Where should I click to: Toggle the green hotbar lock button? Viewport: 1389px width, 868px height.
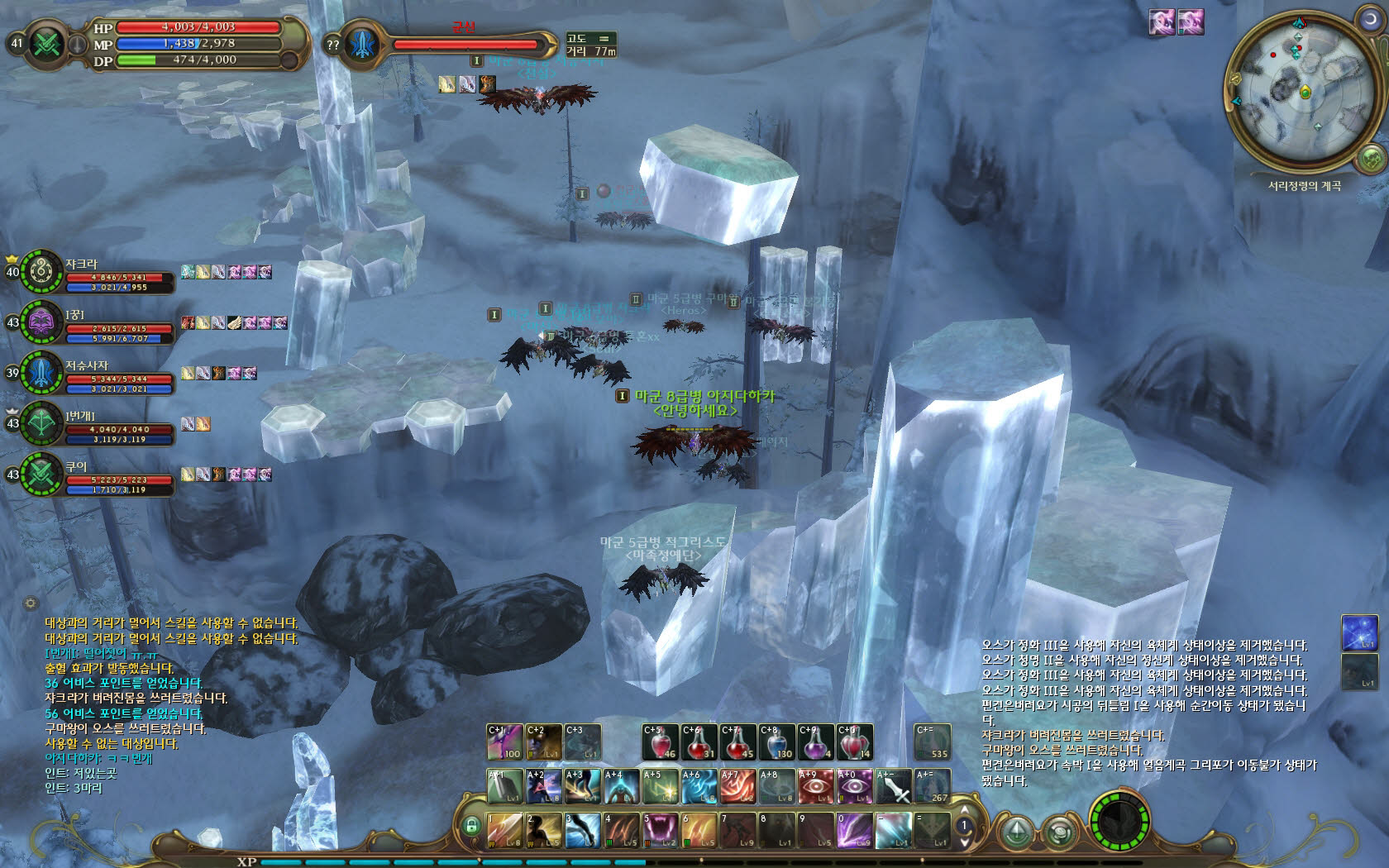[471, 825]
